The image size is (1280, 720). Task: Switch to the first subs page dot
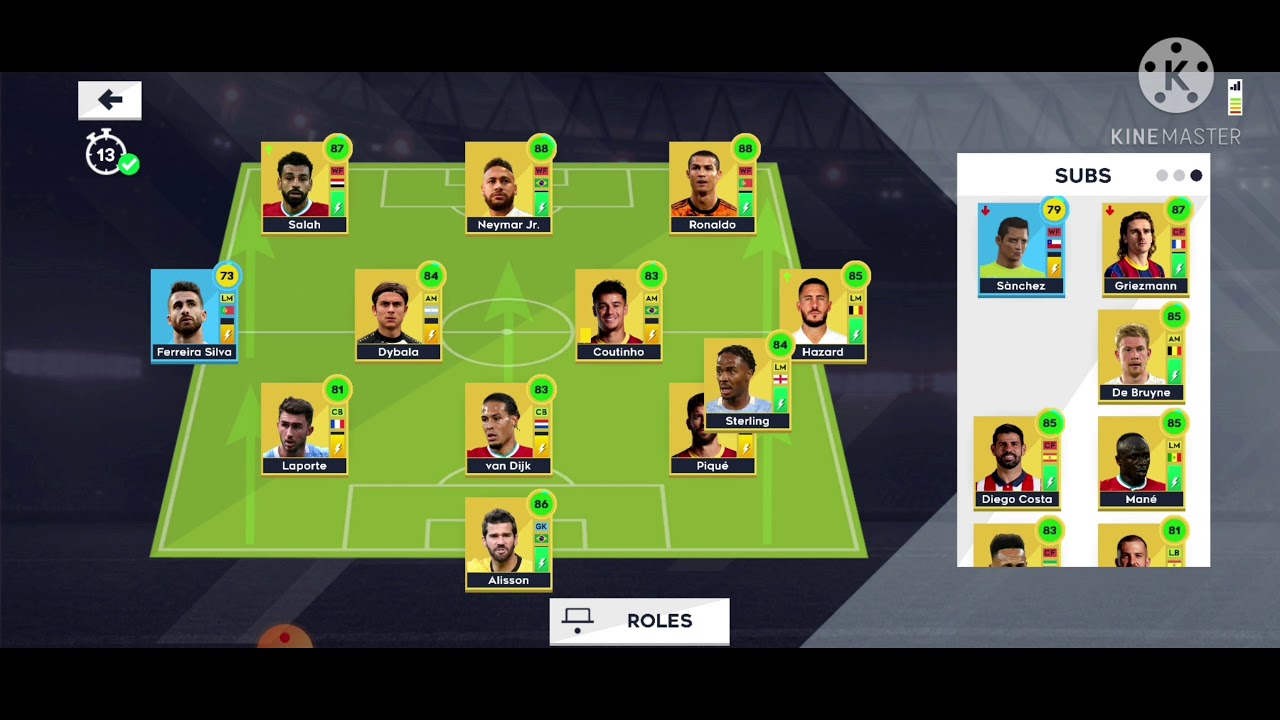[1162, 176]
